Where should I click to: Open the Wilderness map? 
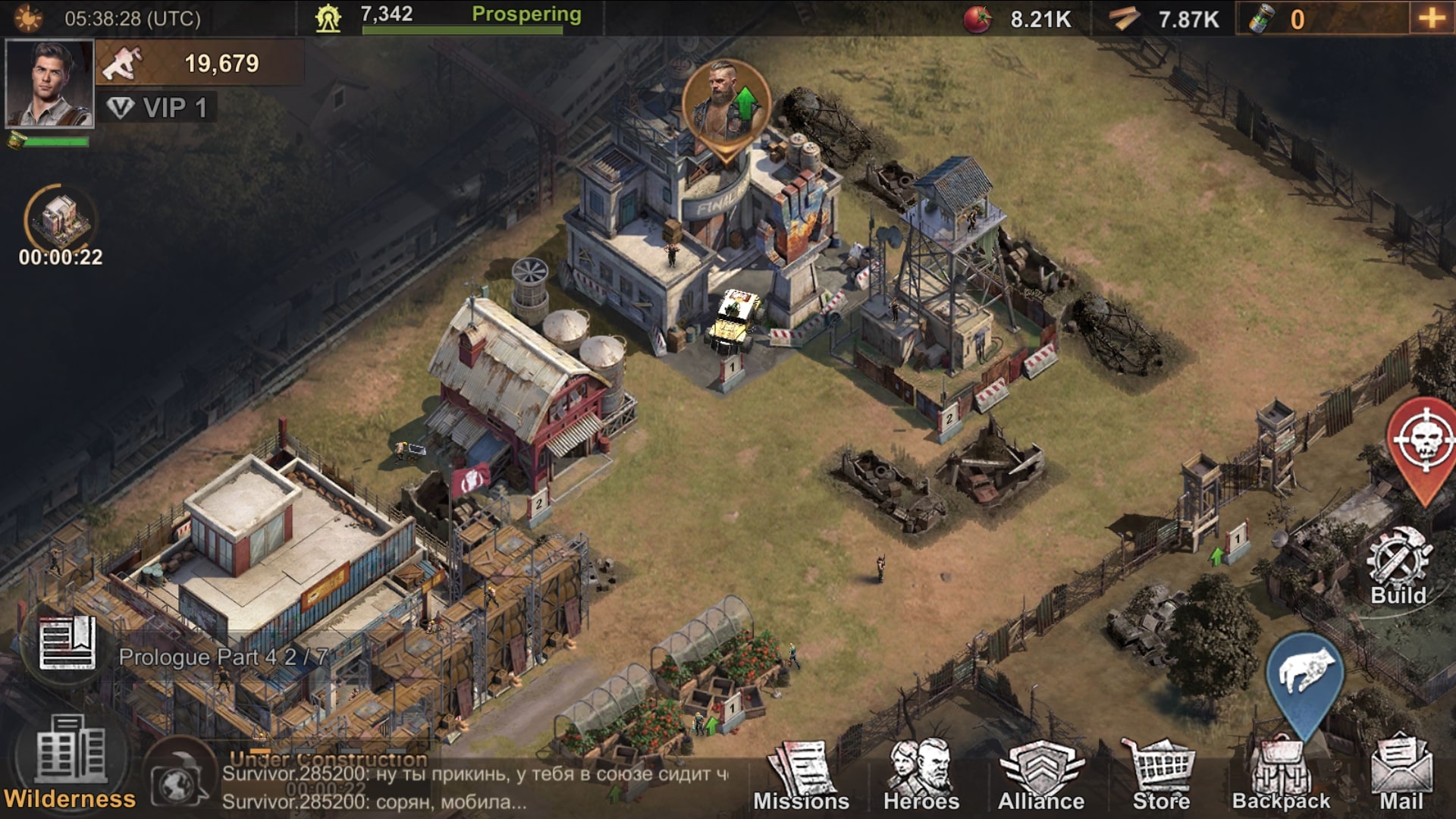point(70,762)
